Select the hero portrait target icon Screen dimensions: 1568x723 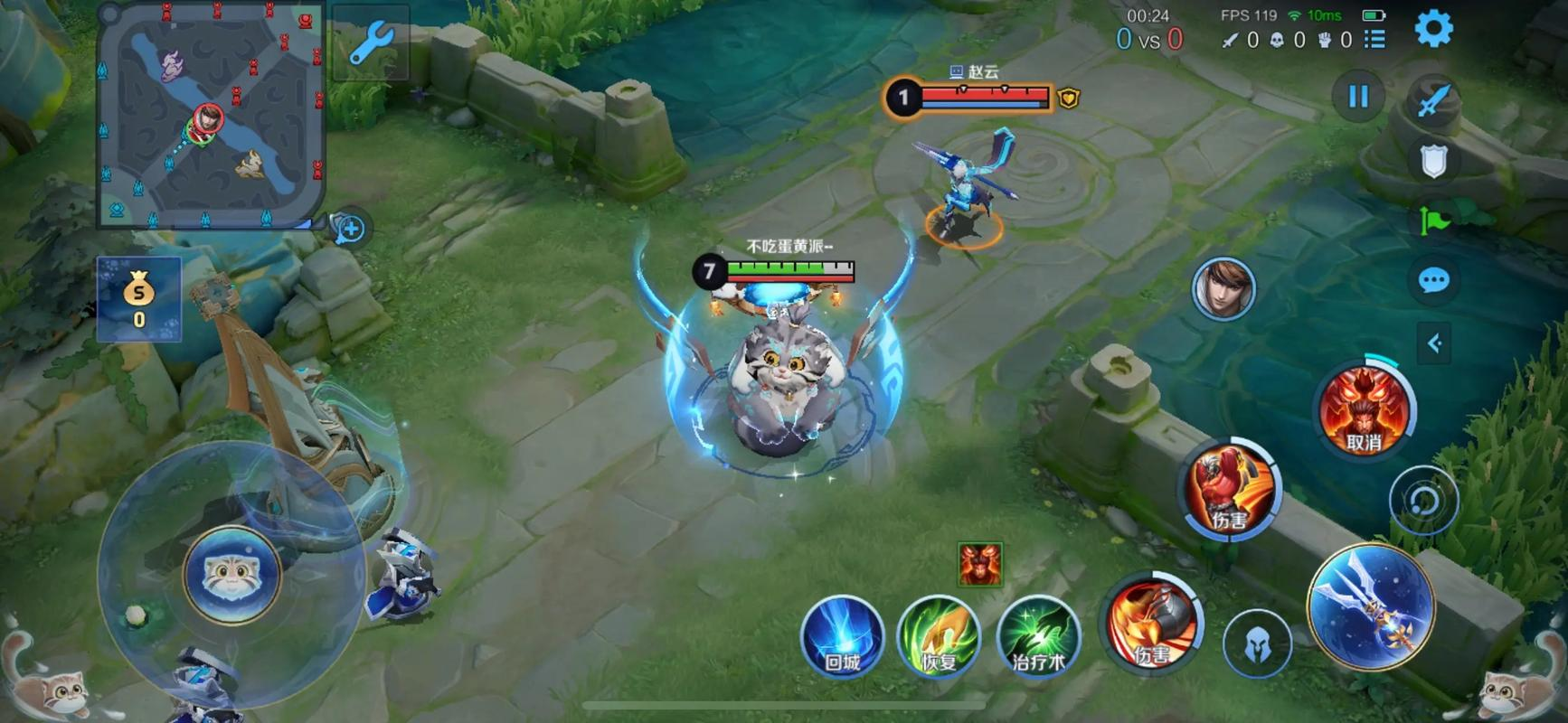[1223, 289]
